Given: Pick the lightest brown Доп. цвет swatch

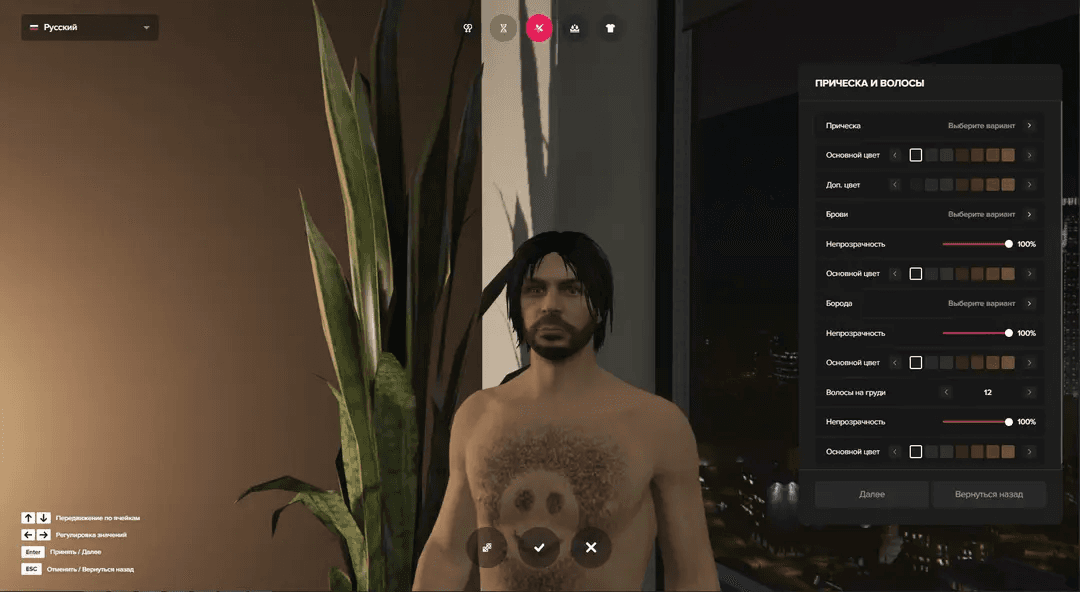Looking at the screenshot, I should (x=1008, y=185).
